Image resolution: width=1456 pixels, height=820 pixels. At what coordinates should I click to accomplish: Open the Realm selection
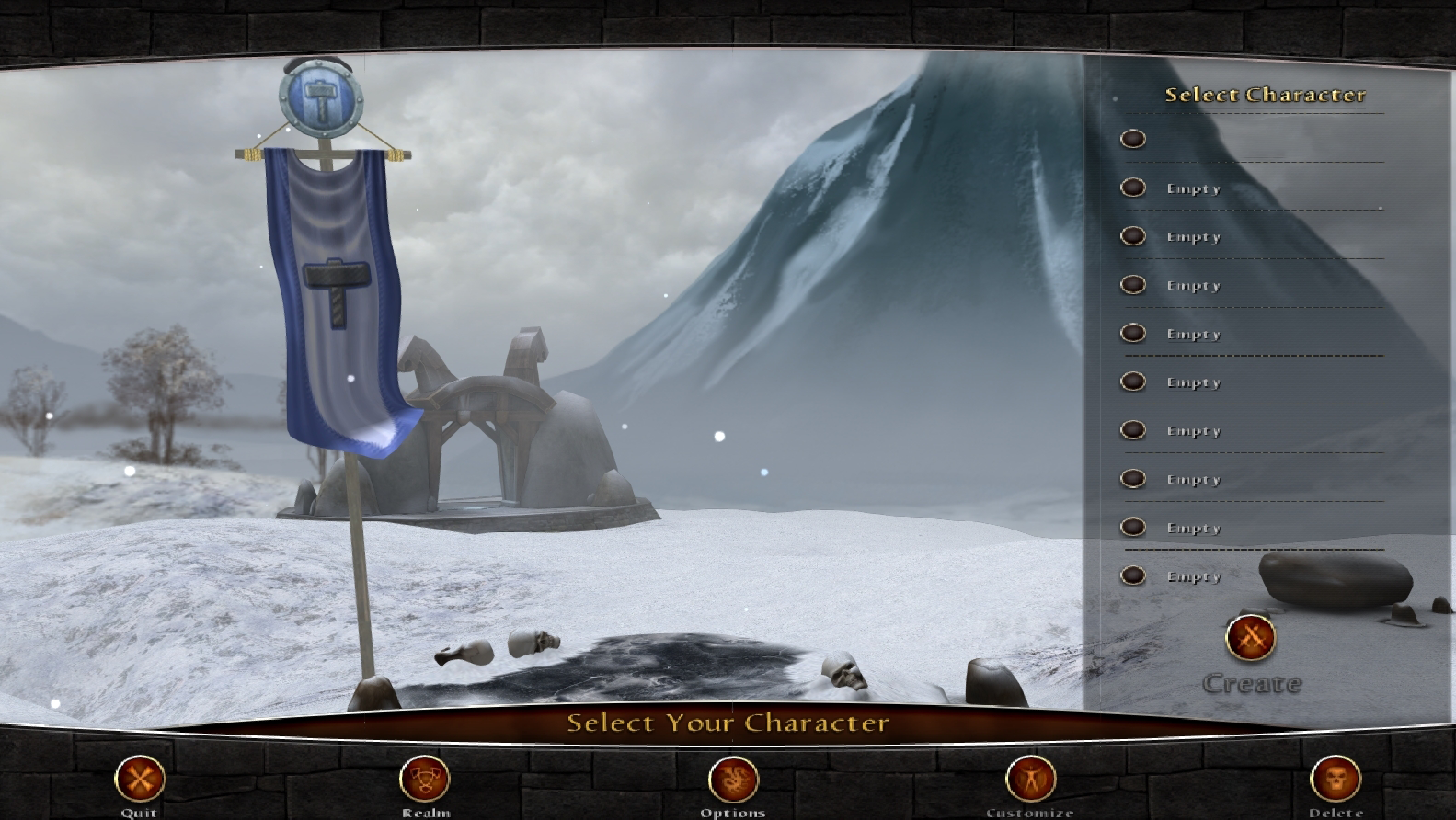(425, 780)
